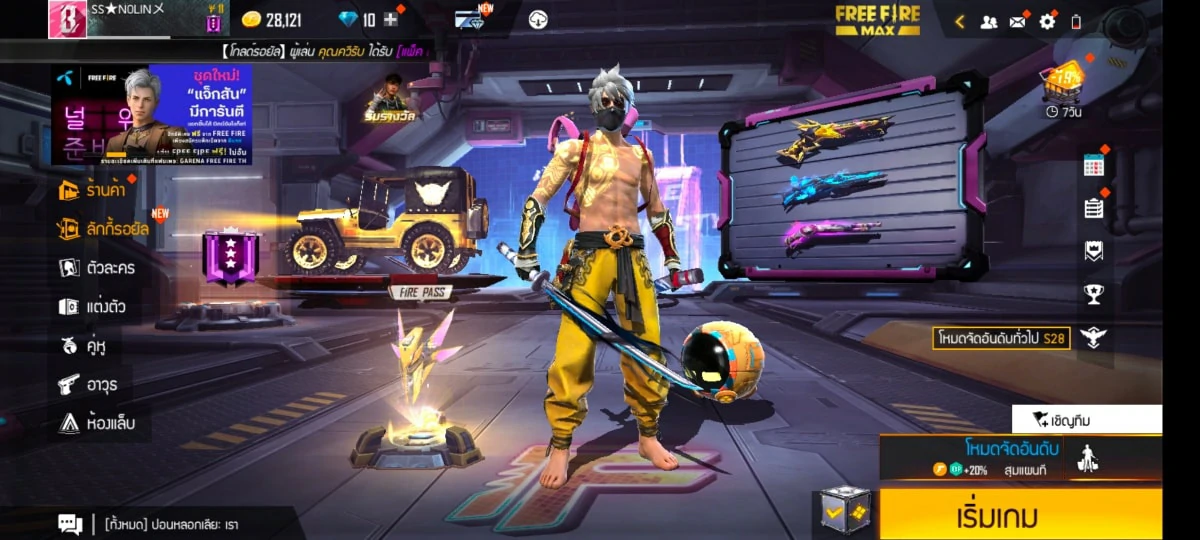Click the เชิญทีม invite team button
The width and height of the screenshot is (1200, 540).
point(1086,419)
